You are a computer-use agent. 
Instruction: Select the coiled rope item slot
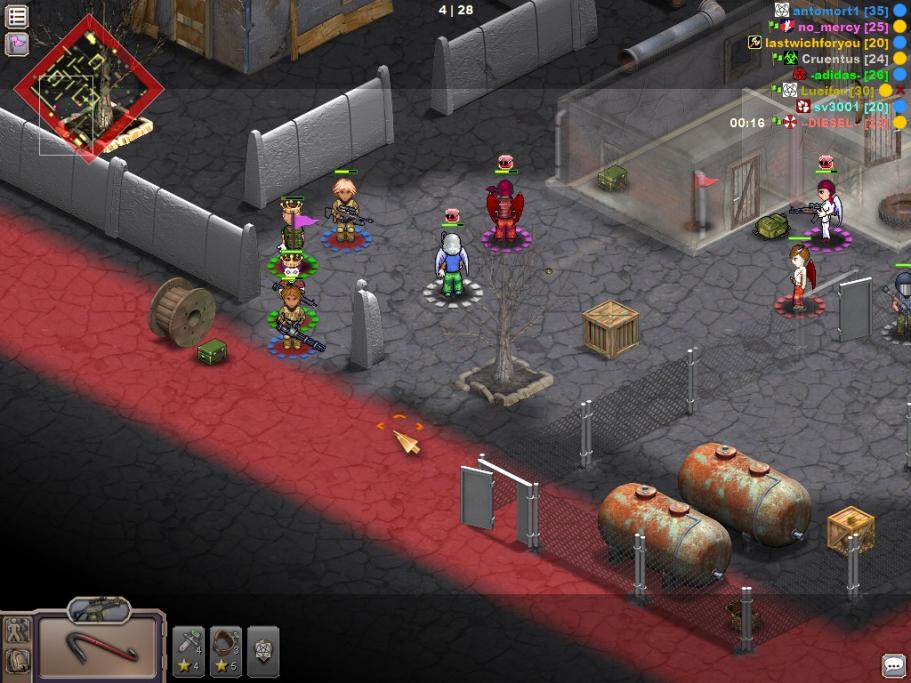[226, 651]
